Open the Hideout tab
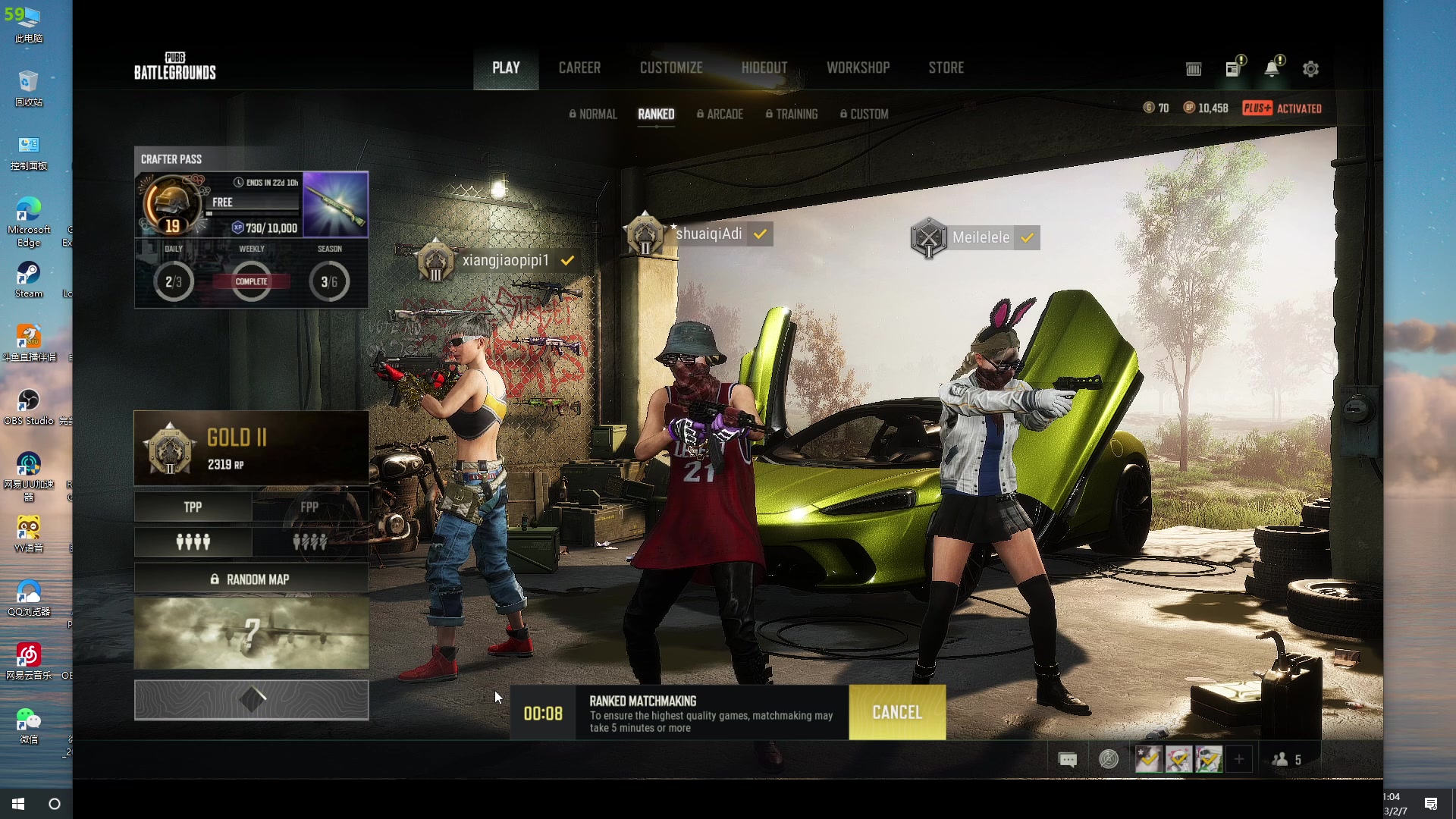This screenshot has width=1456, height=819. tap(764, 67)
